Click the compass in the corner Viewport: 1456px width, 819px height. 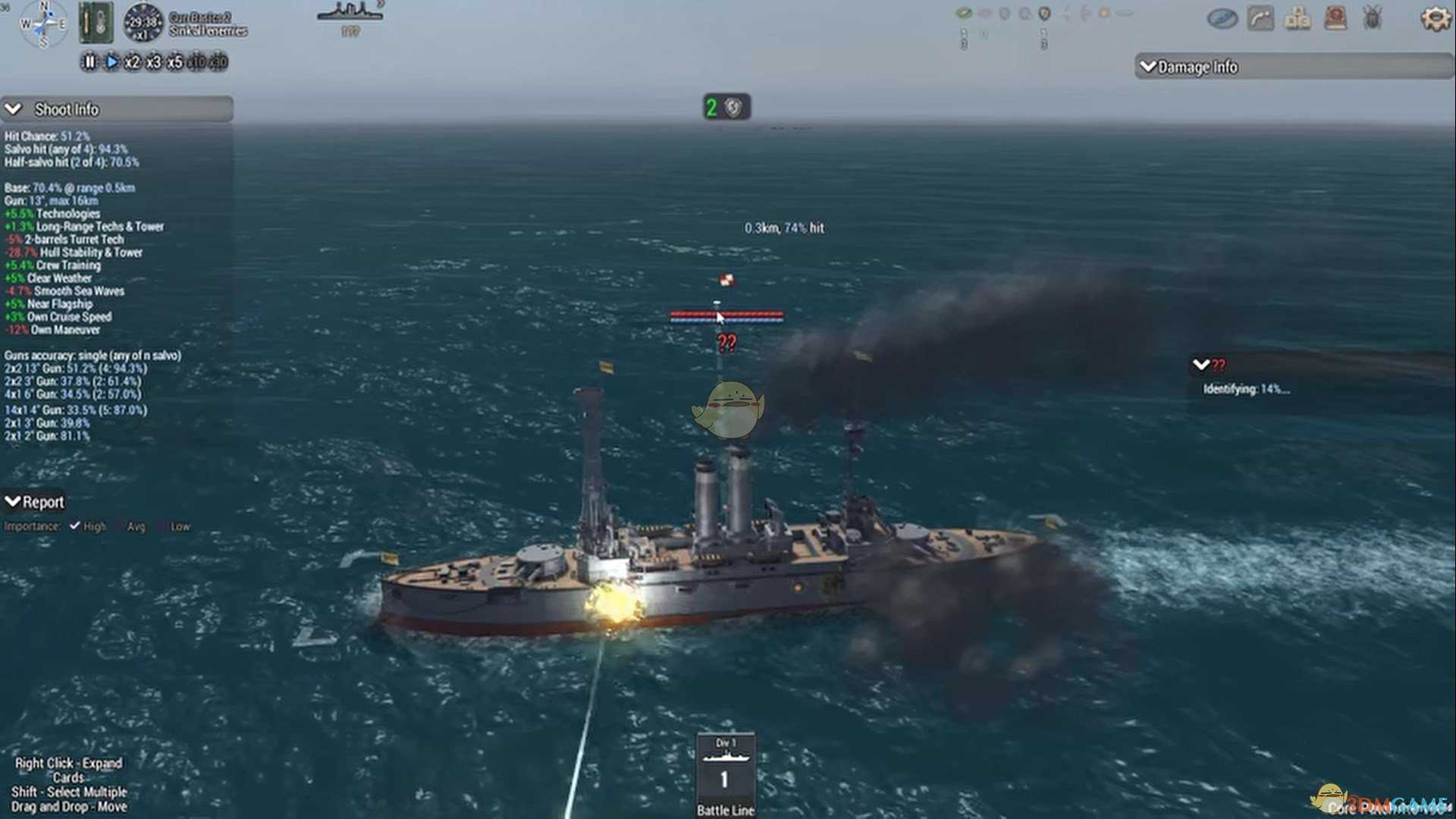coord(42,23)
